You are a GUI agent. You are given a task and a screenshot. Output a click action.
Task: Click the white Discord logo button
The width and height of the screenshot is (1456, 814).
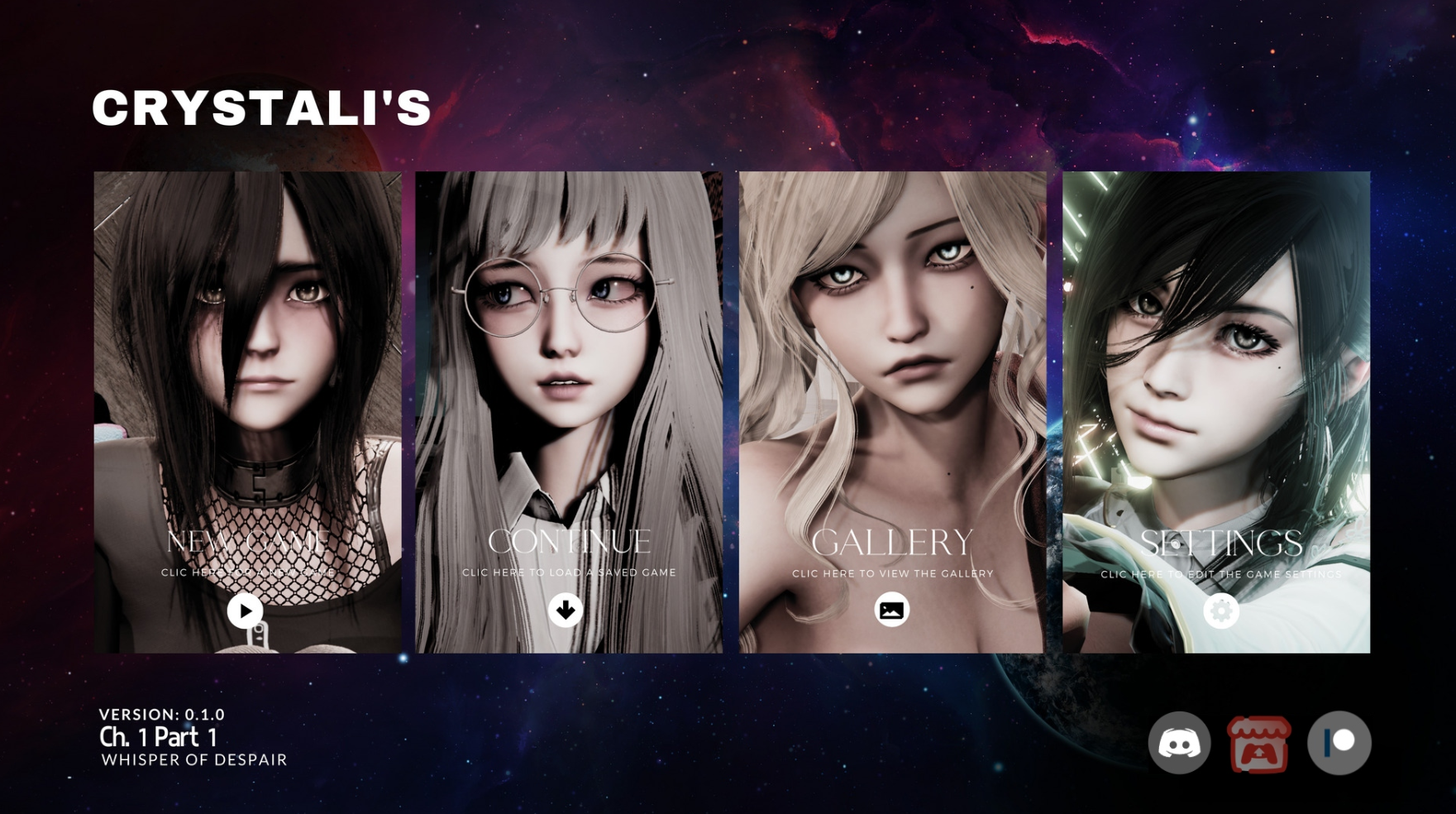click(x=1177, y=744)
